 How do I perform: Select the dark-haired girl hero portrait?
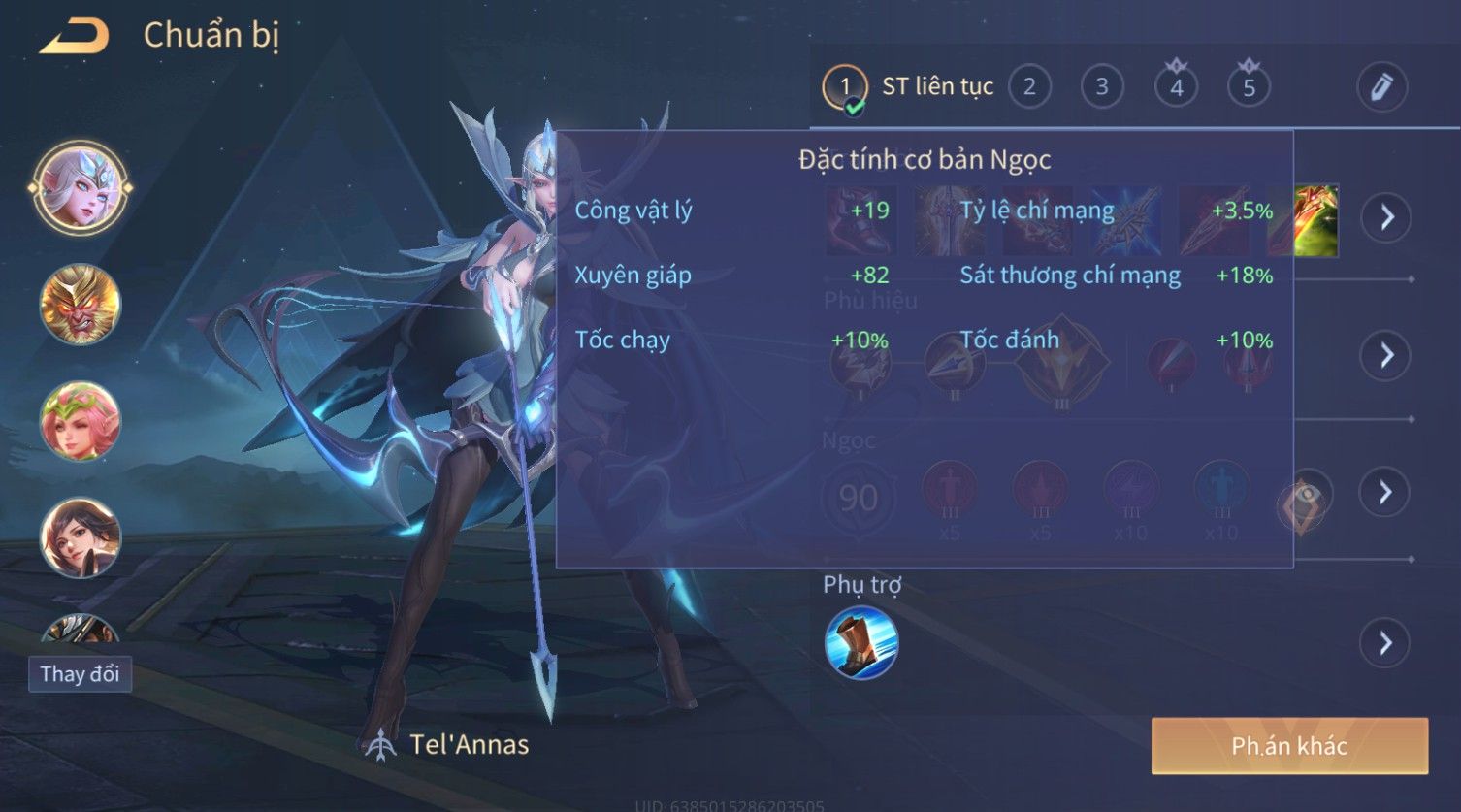tap(81, 536)
